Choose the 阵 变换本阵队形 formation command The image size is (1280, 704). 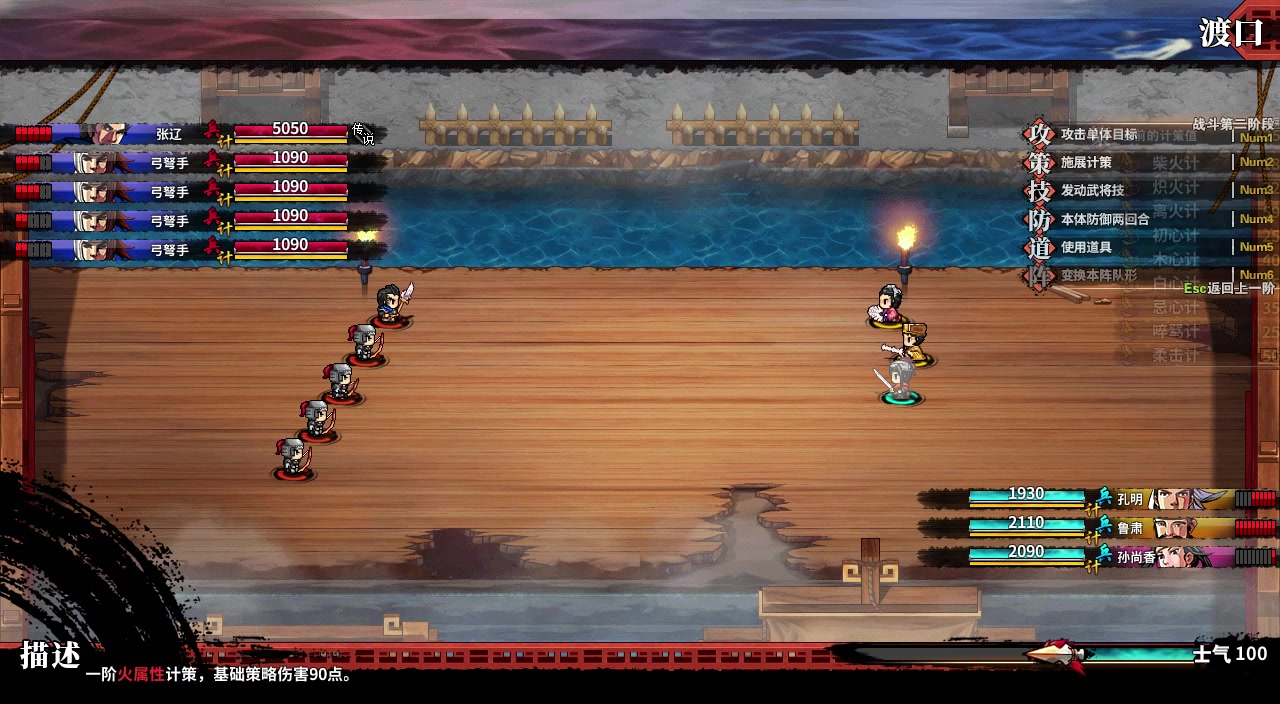1097,275
